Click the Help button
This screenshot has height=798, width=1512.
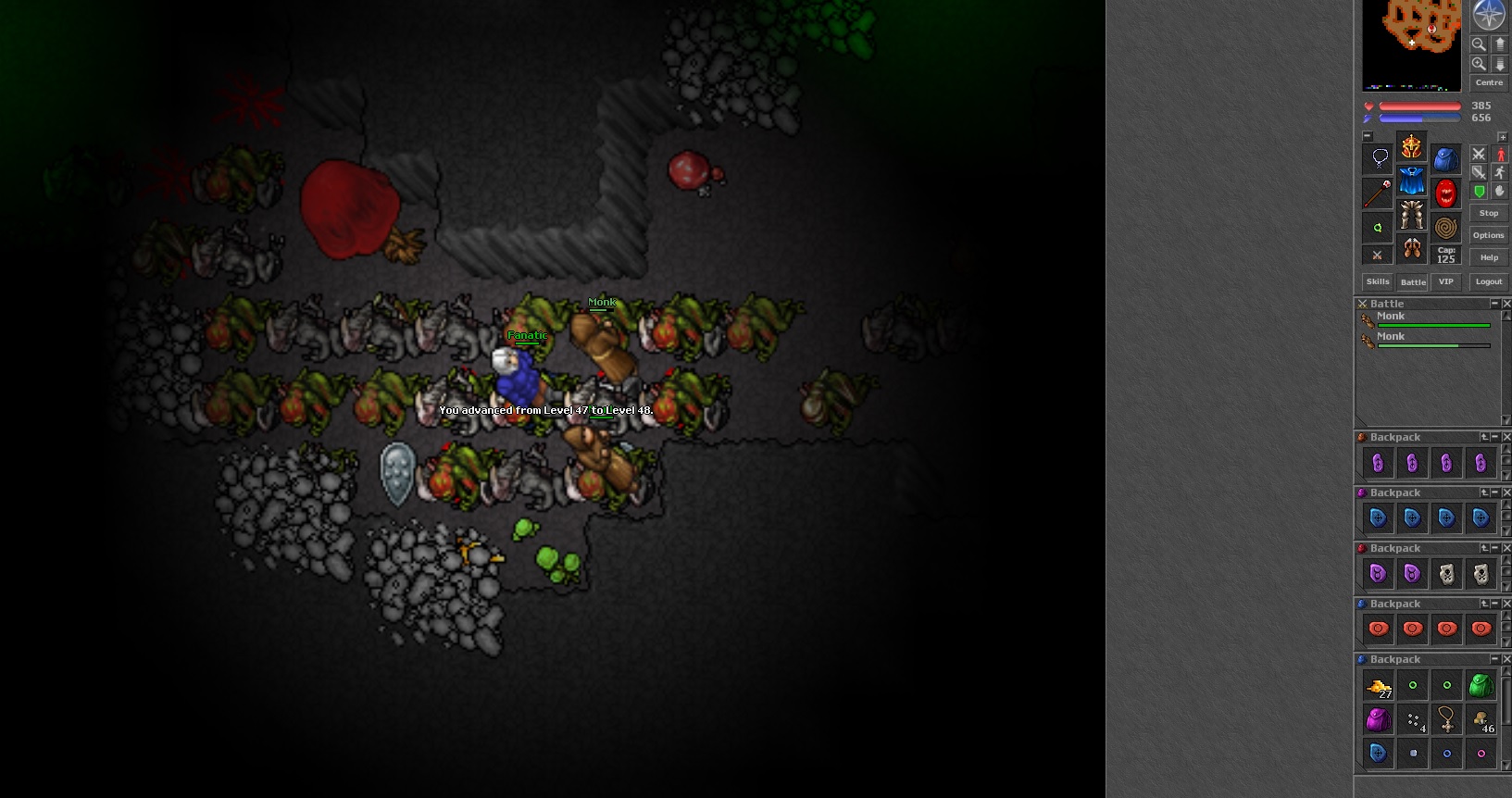pyautogui.click(x=1489, y=257)
